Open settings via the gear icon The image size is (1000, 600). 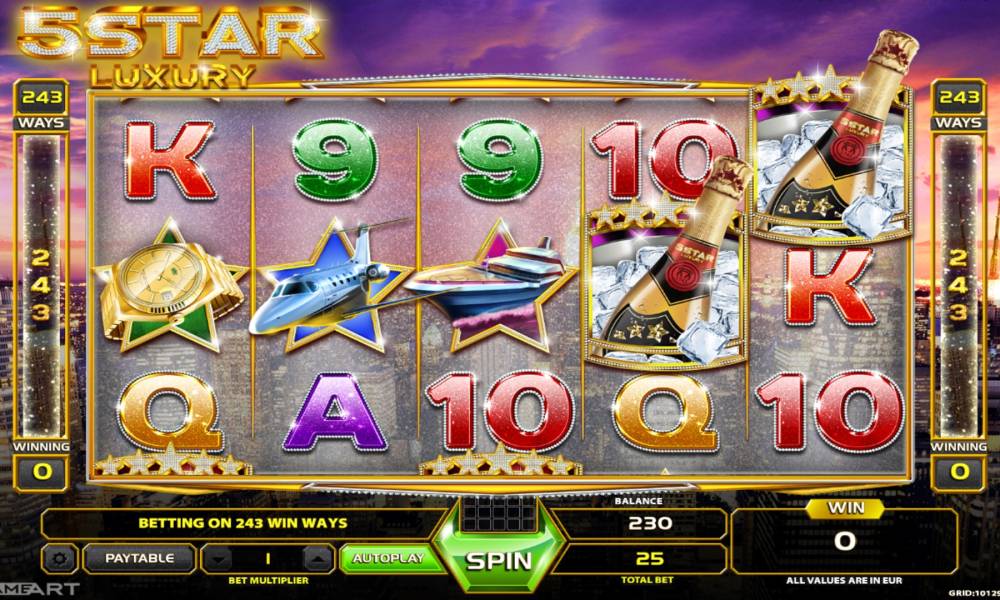pyautogui.click(x=61, y=558)
